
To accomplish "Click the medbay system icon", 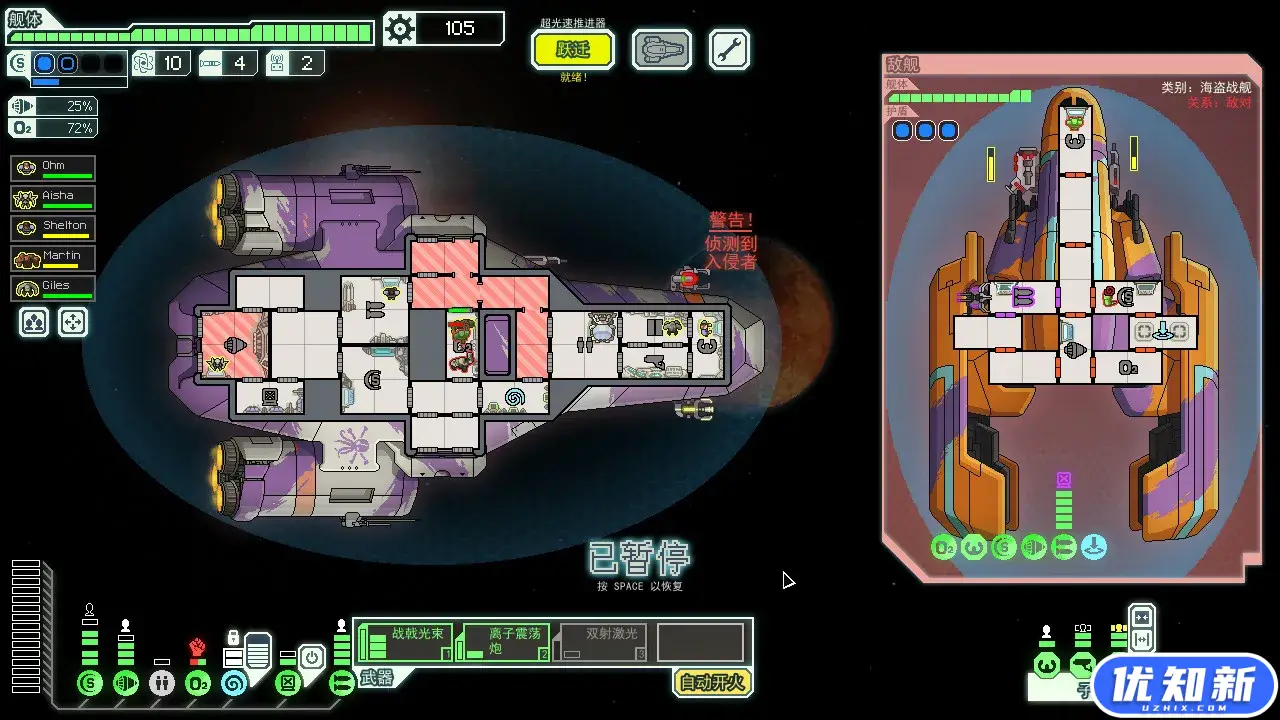I will pos(162,684).
